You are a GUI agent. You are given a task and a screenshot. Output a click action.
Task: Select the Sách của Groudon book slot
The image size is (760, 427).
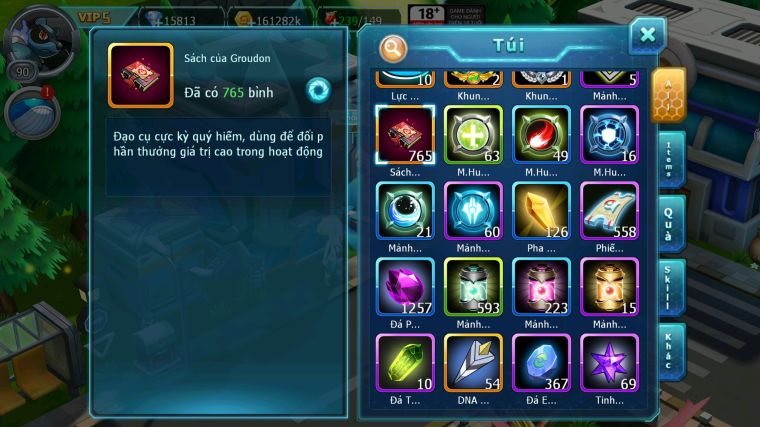pos(405,134)
